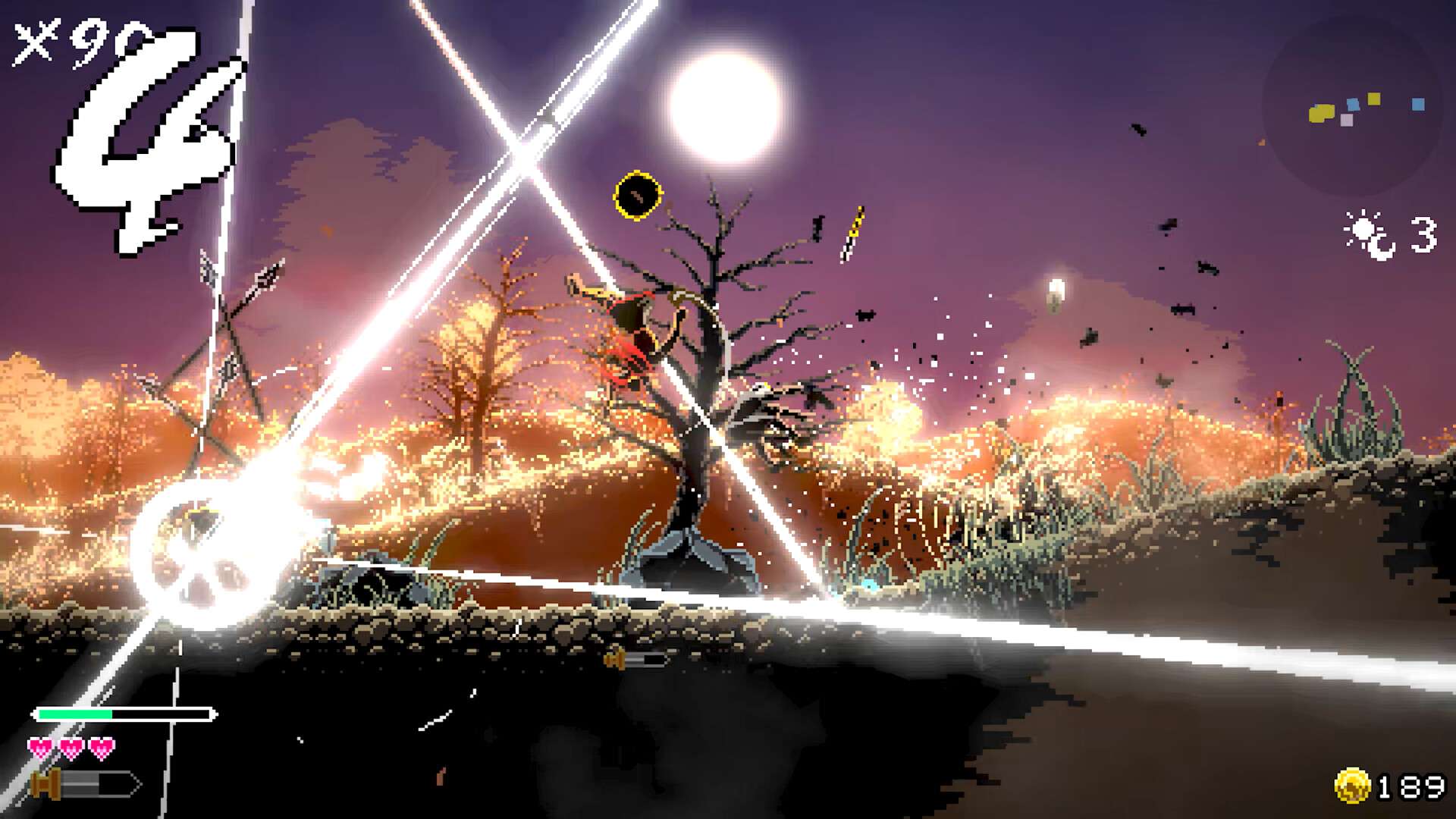This screenshot has width=1456, height=819.
Task: Click the blue square marker in the minimap
Action: [1418, 105]
